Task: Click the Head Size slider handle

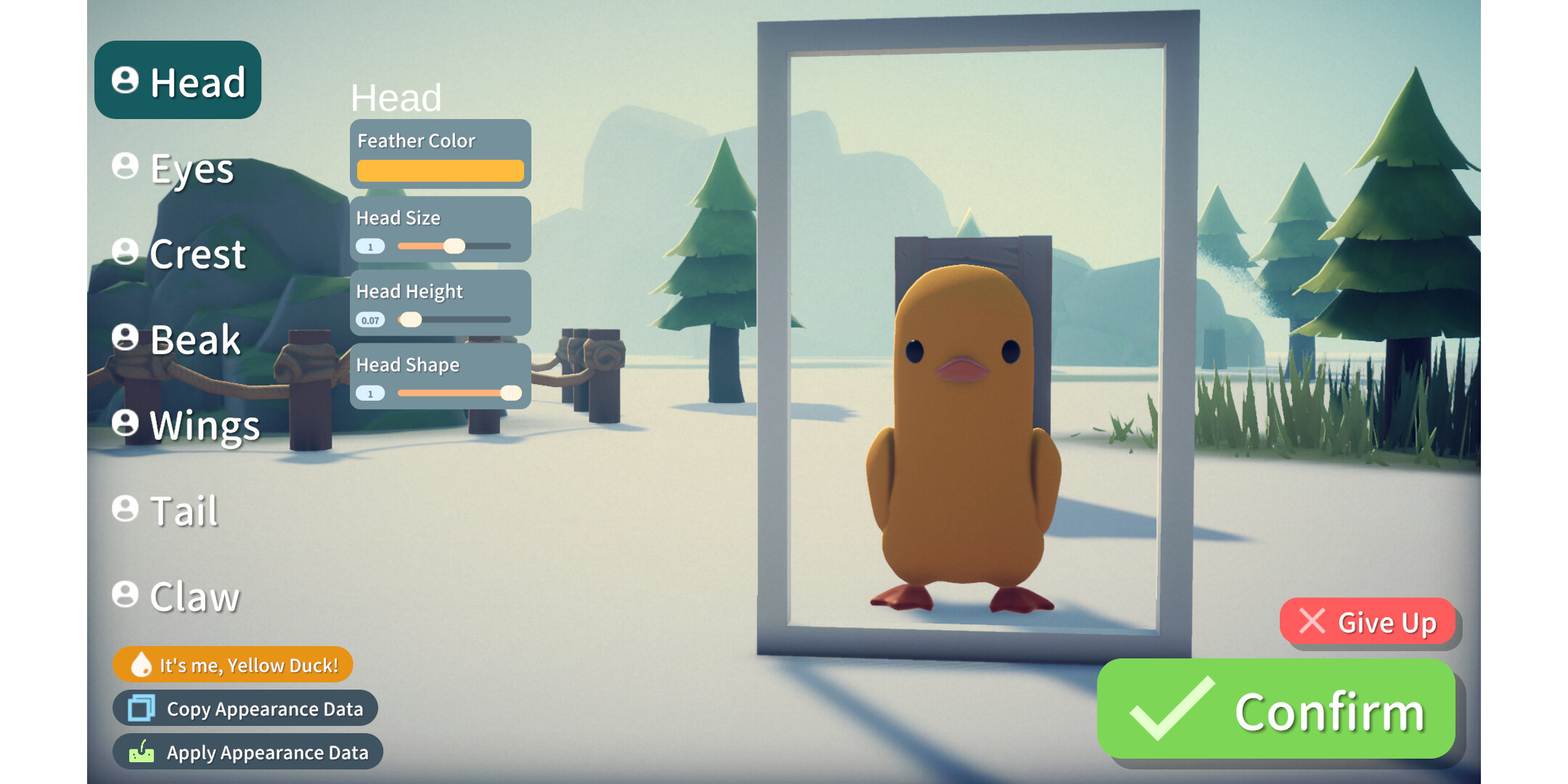Action: point(454,246)
